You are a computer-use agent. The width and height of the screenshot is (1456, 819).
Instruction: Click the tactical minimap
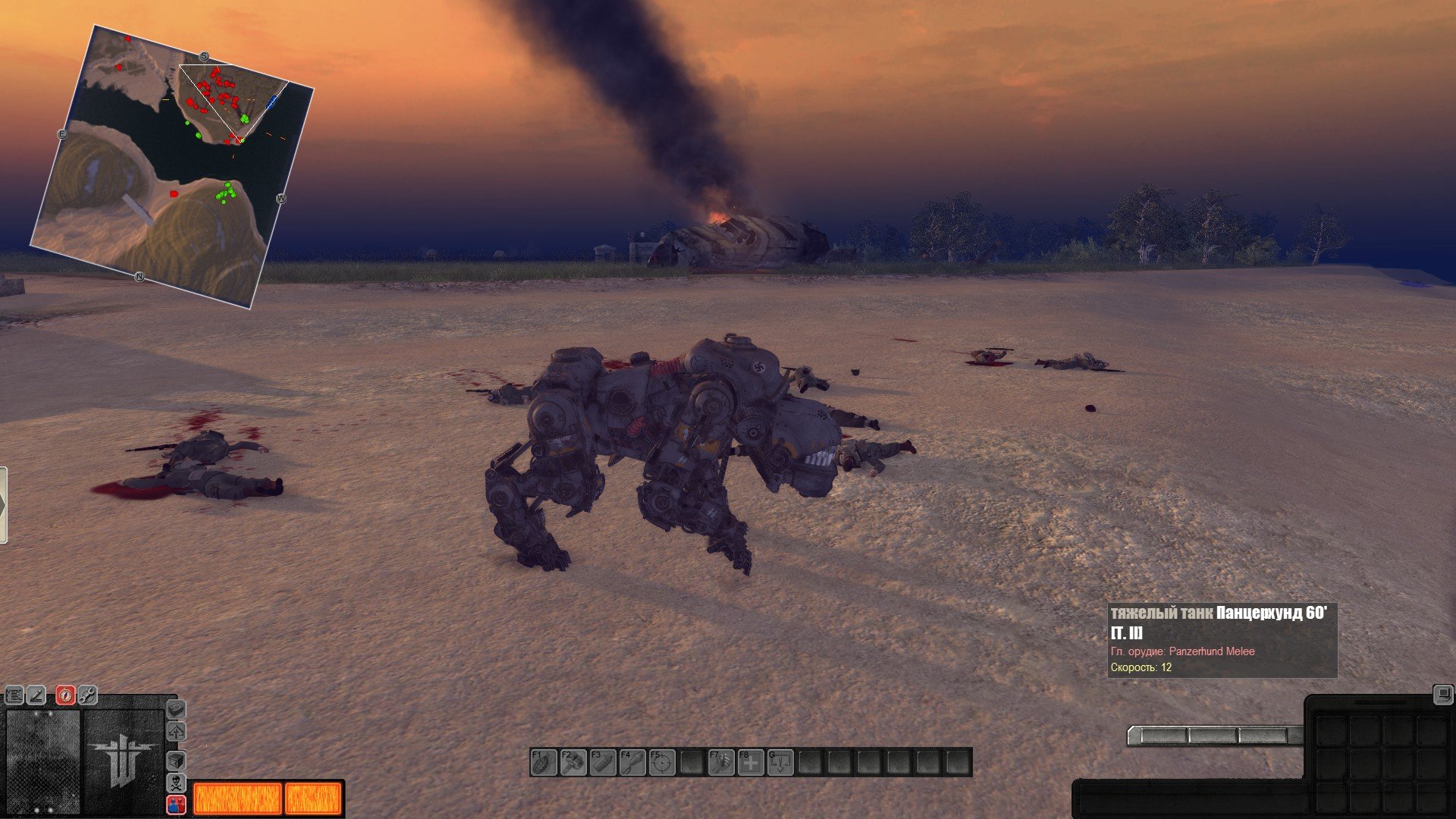pos(171,167)
